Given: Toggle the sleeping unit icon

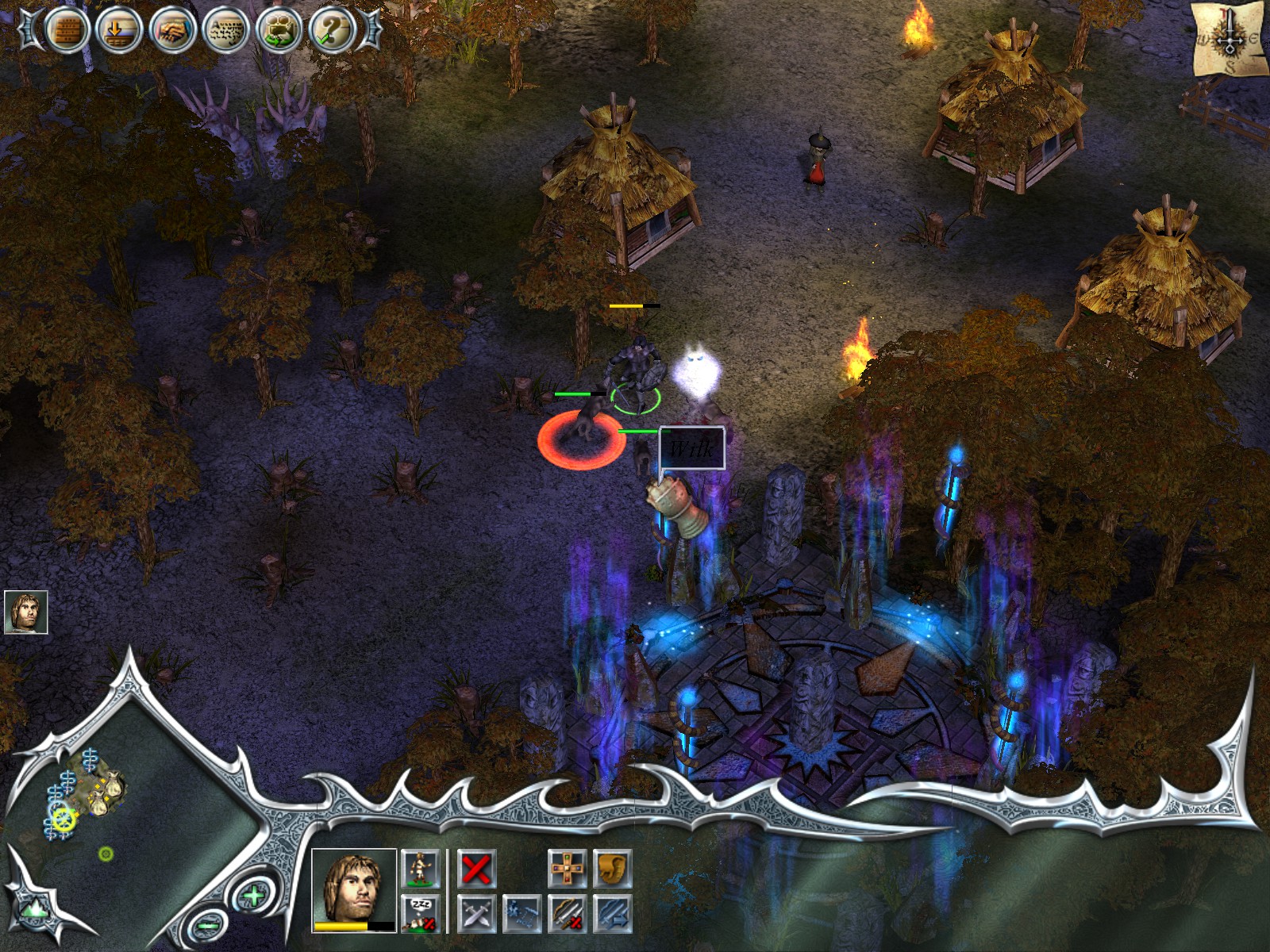Looking at the screenshot, I should [418, 913].
